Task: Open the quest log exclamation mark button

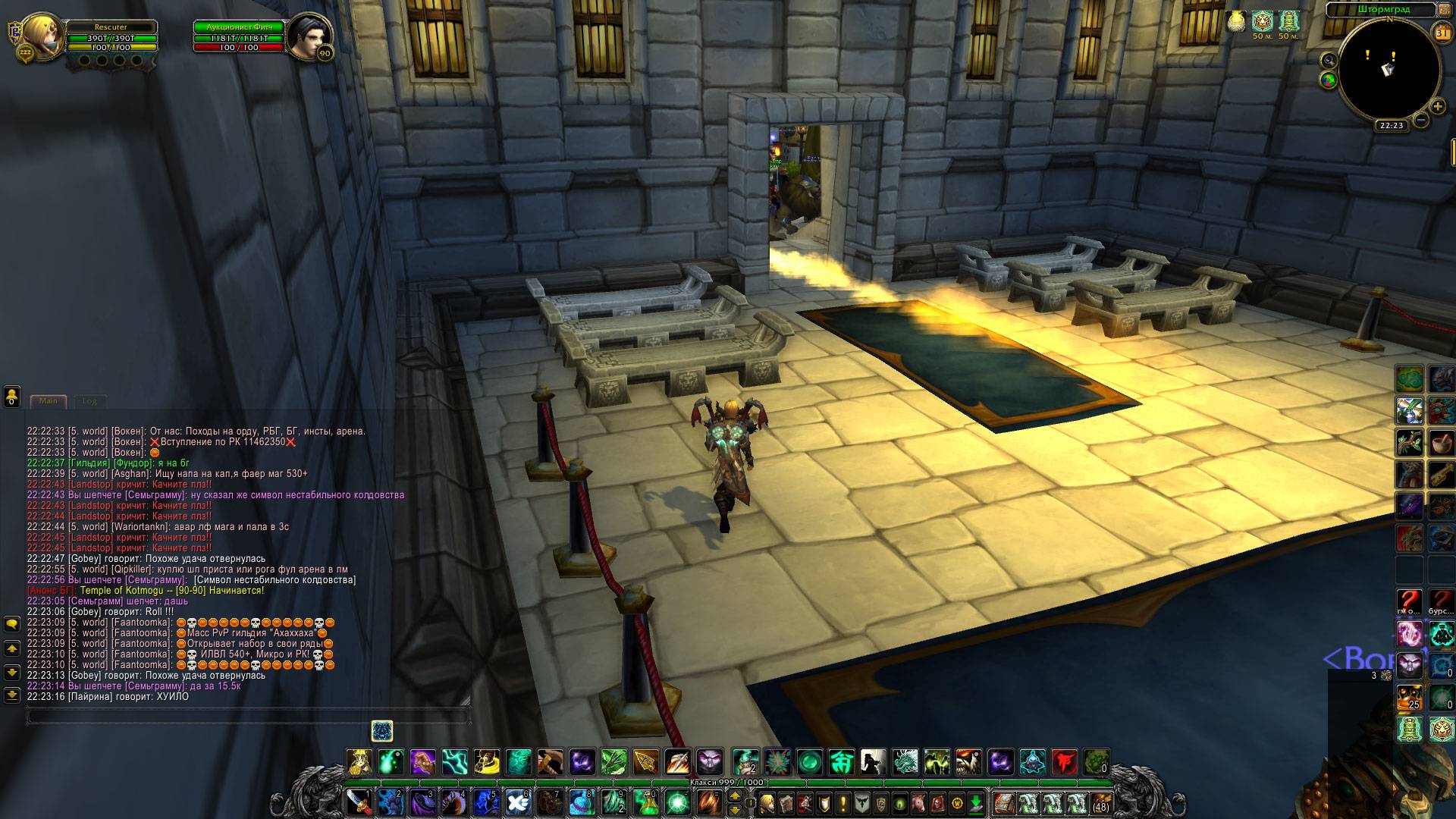Action: (x=843, y=802)
